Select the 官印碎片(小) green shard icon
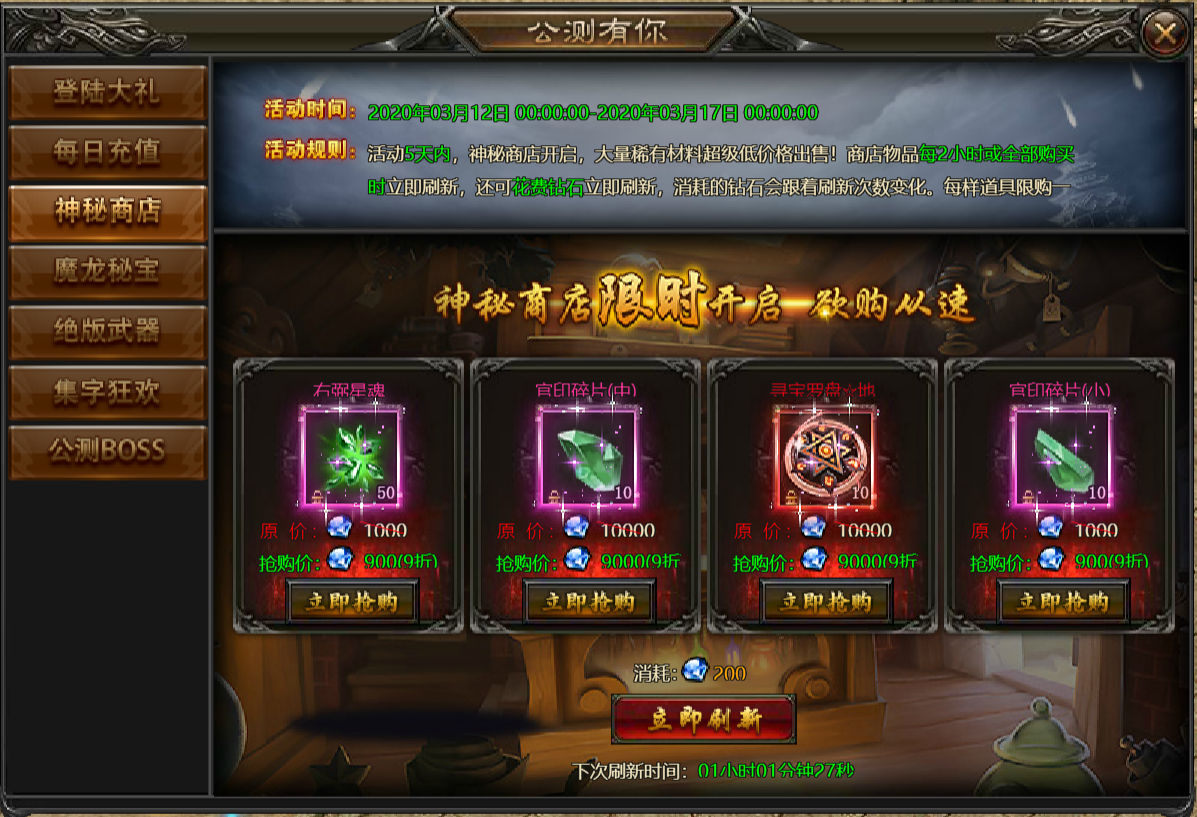The image size is (1197, 817). (x=1063, y=456)
